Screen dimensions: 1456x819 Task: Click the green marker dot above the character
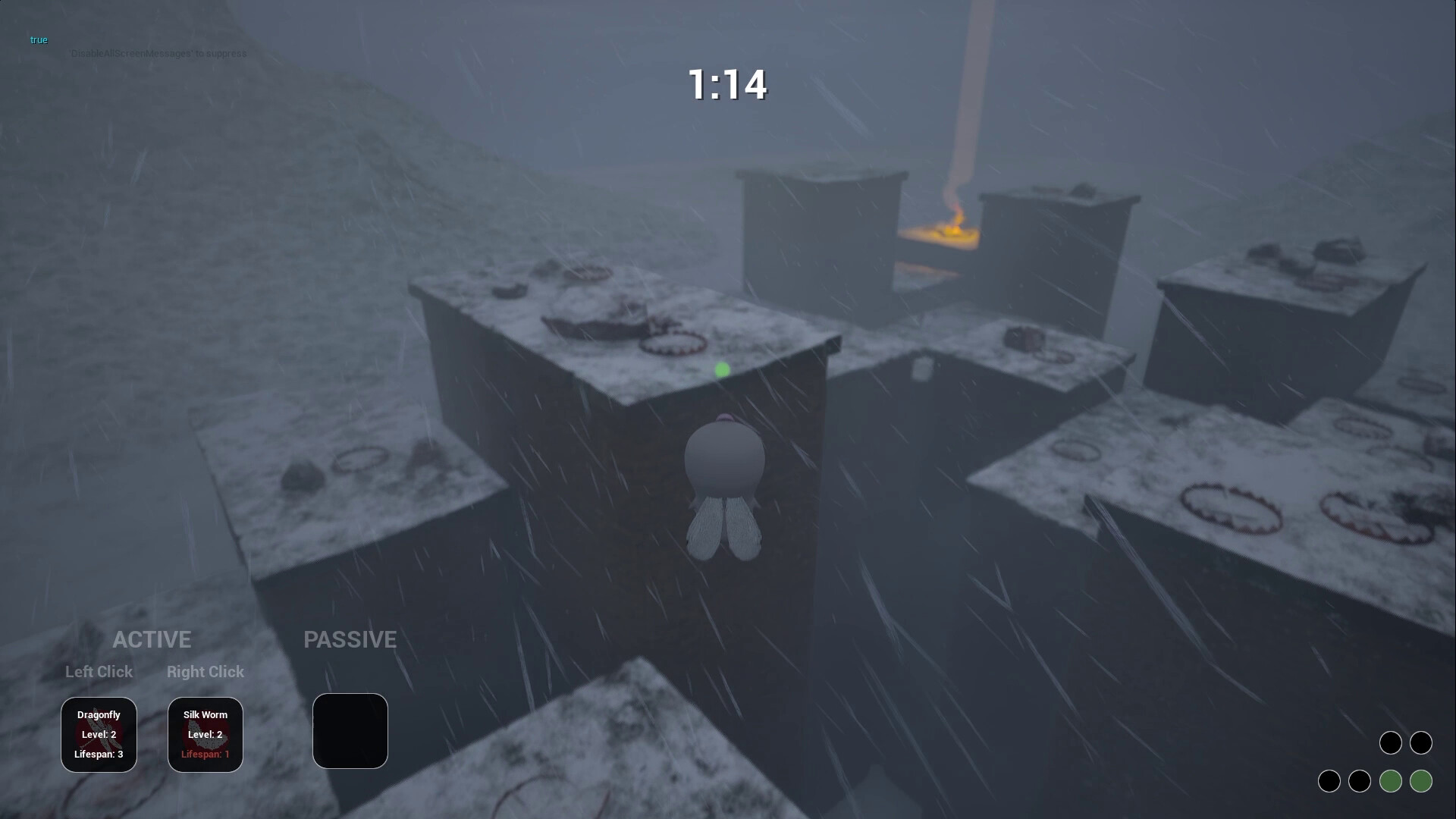[x=722, y=369]
